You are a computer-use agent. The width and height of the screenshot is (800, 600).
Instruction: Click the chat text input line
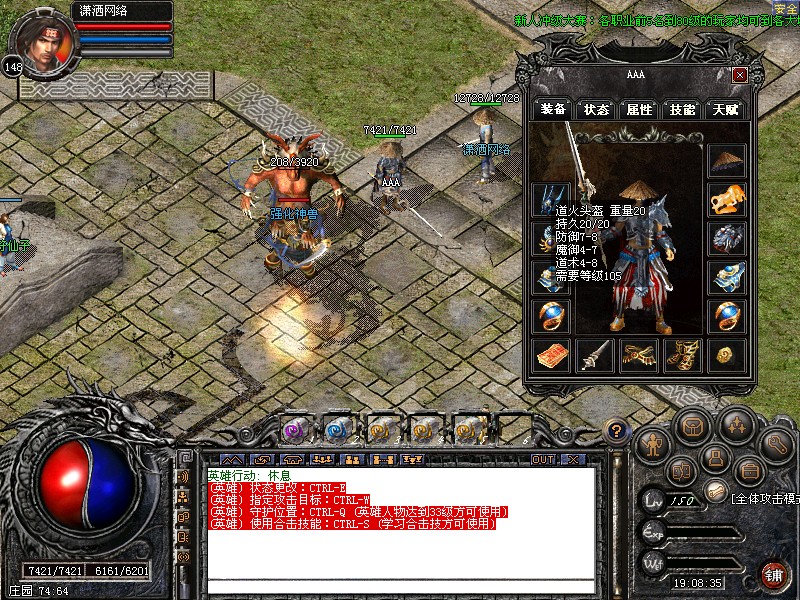(x=400, y=587)
